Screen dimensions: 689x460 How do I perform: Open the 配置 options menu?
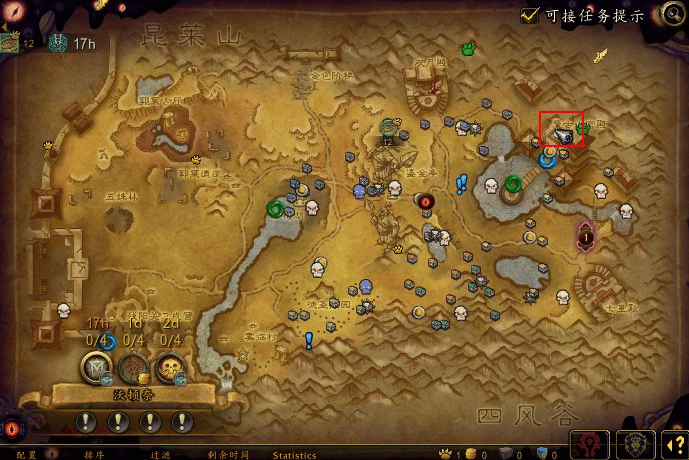click(27, 454)
